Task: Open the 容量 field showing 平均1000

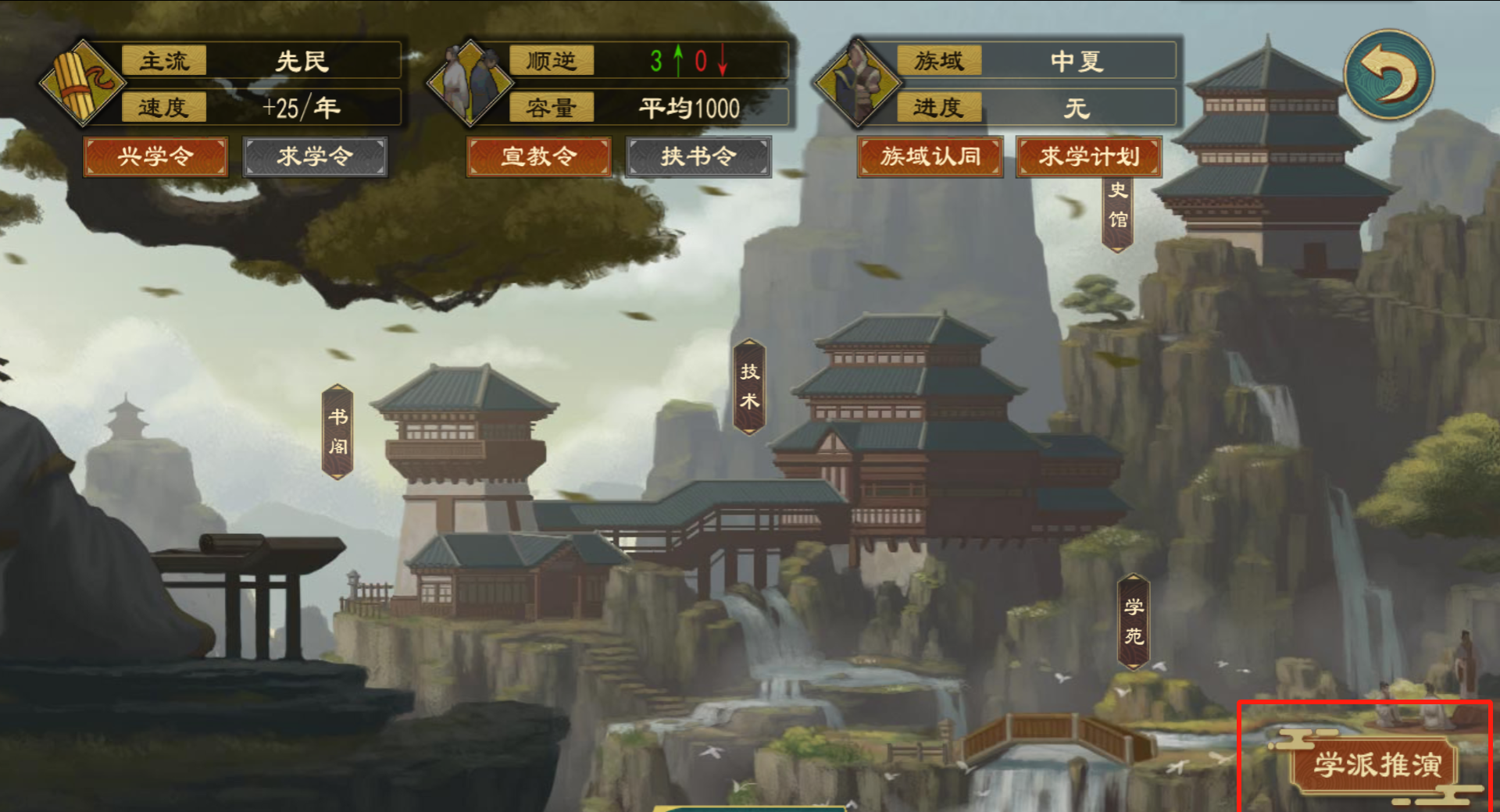Action: 691,109
